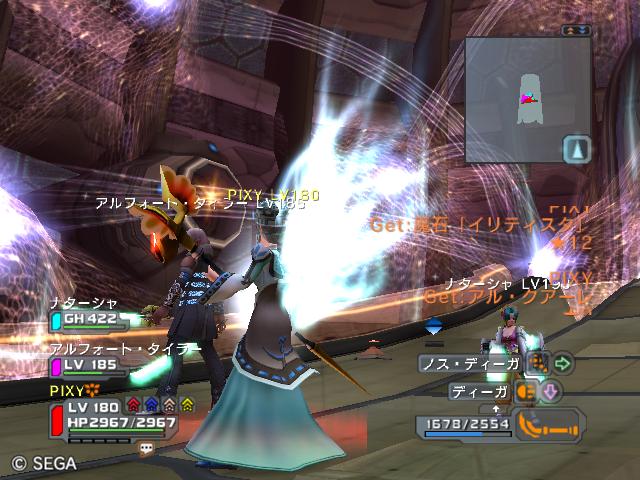Click the red buff status icon
Image resolution: width=640 pixels, height=480 pixels.
pos(133,405)
